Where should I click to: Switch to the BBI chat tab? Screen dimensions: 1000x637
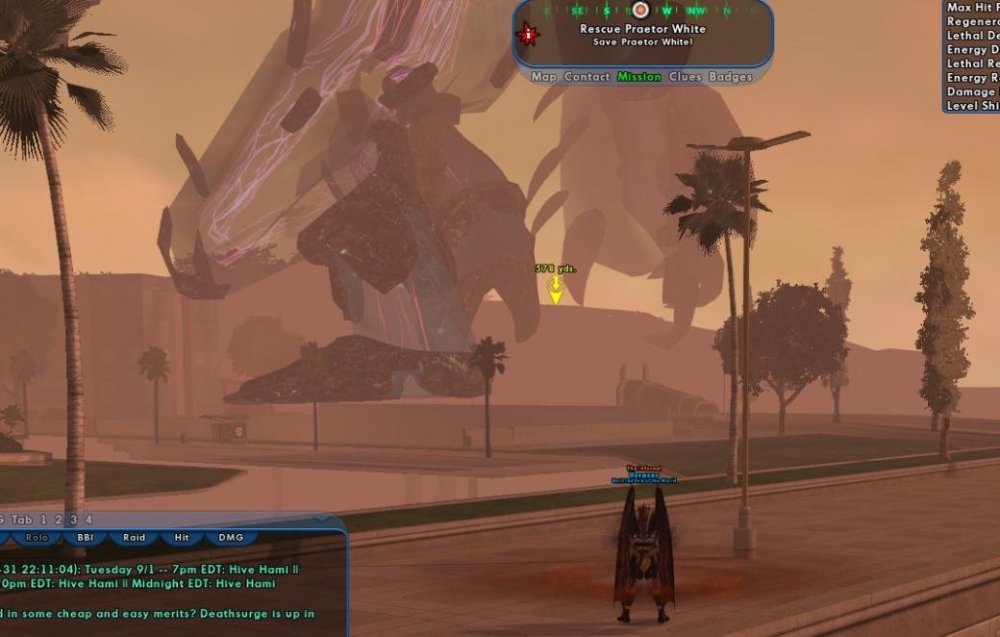(85, 538)
